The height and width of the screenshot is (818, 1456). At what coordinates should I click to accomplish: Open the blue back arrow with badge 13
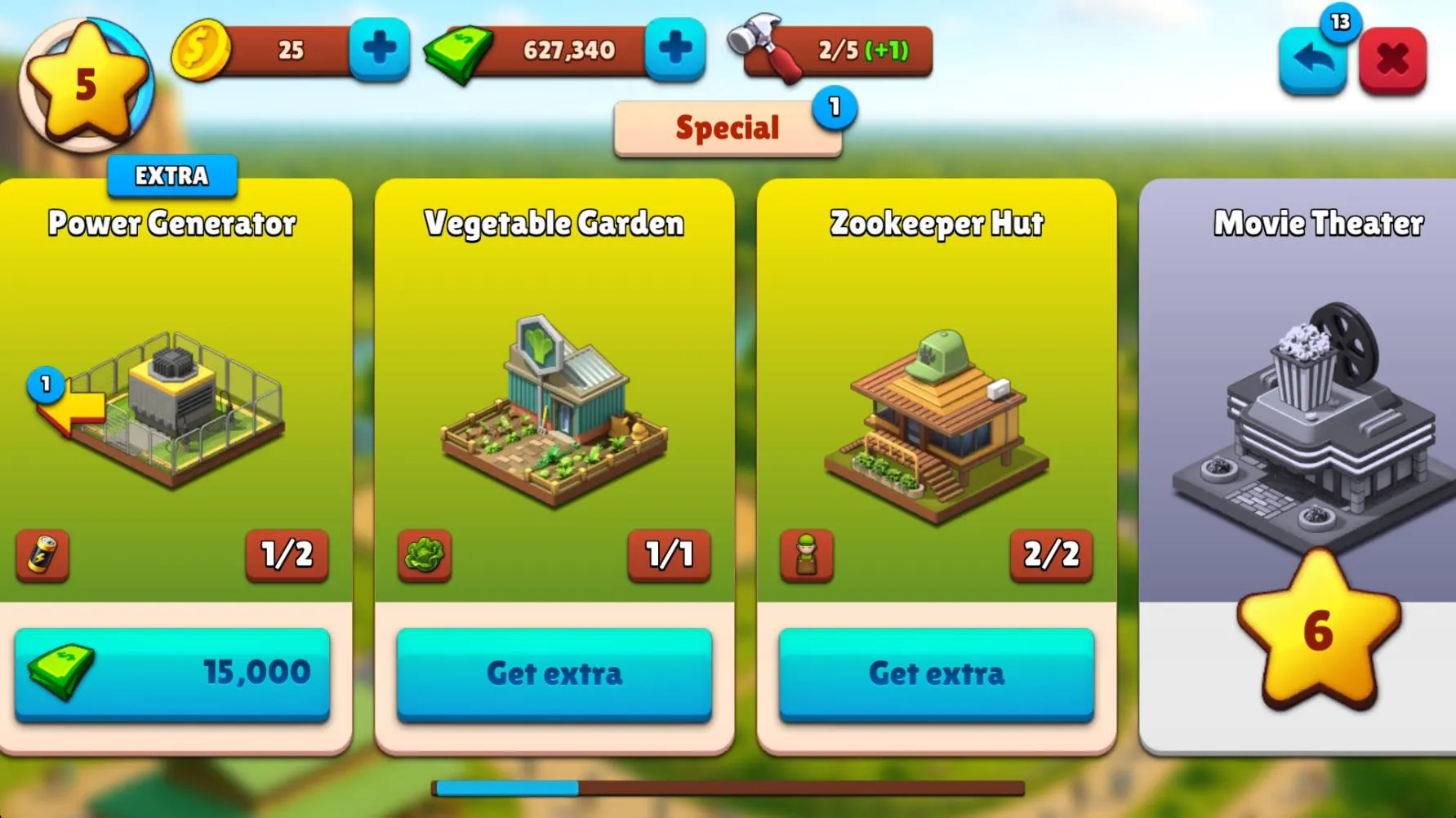pos(1314,59)
